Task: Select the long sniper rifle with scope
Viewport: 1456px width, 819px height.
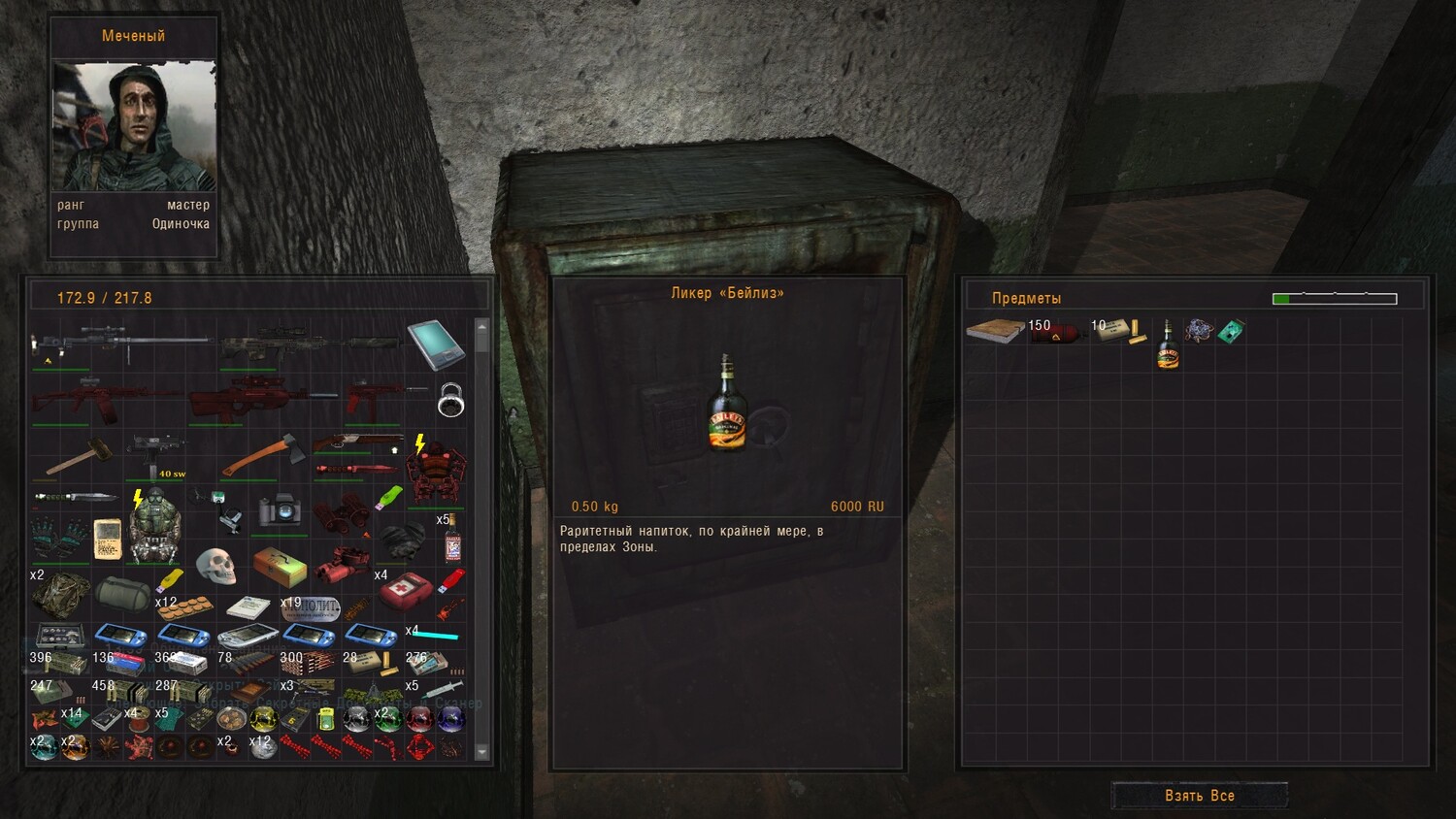Action: click(121, 342)
